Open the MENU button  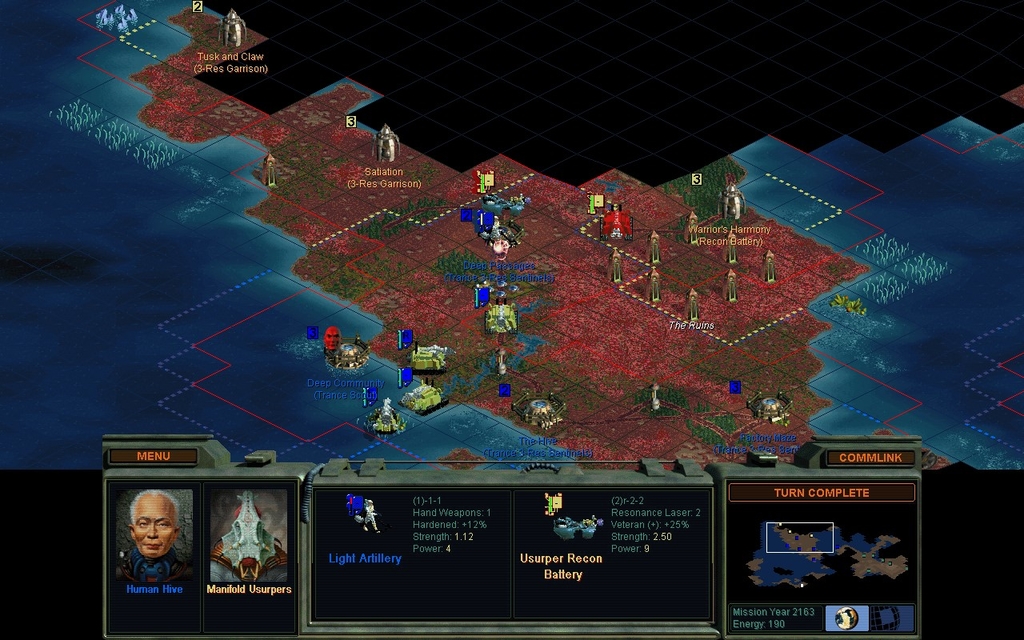[x=153, y=456]
